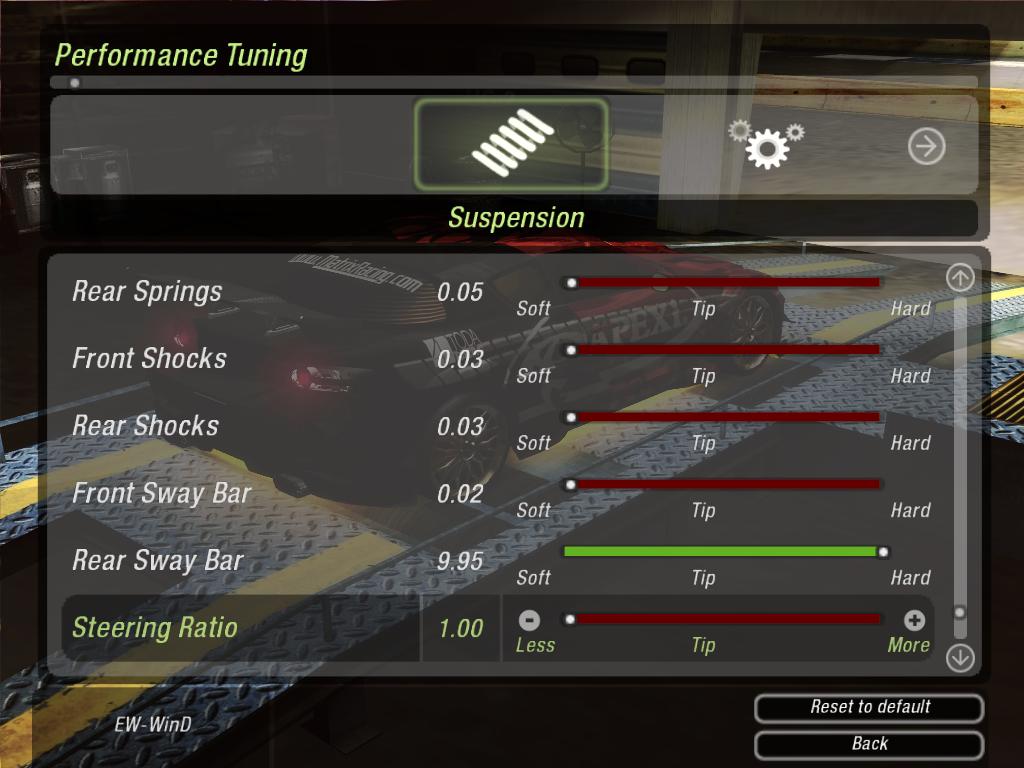
Task: Select the Rear Sway Bar row
Action: point(158,561)
